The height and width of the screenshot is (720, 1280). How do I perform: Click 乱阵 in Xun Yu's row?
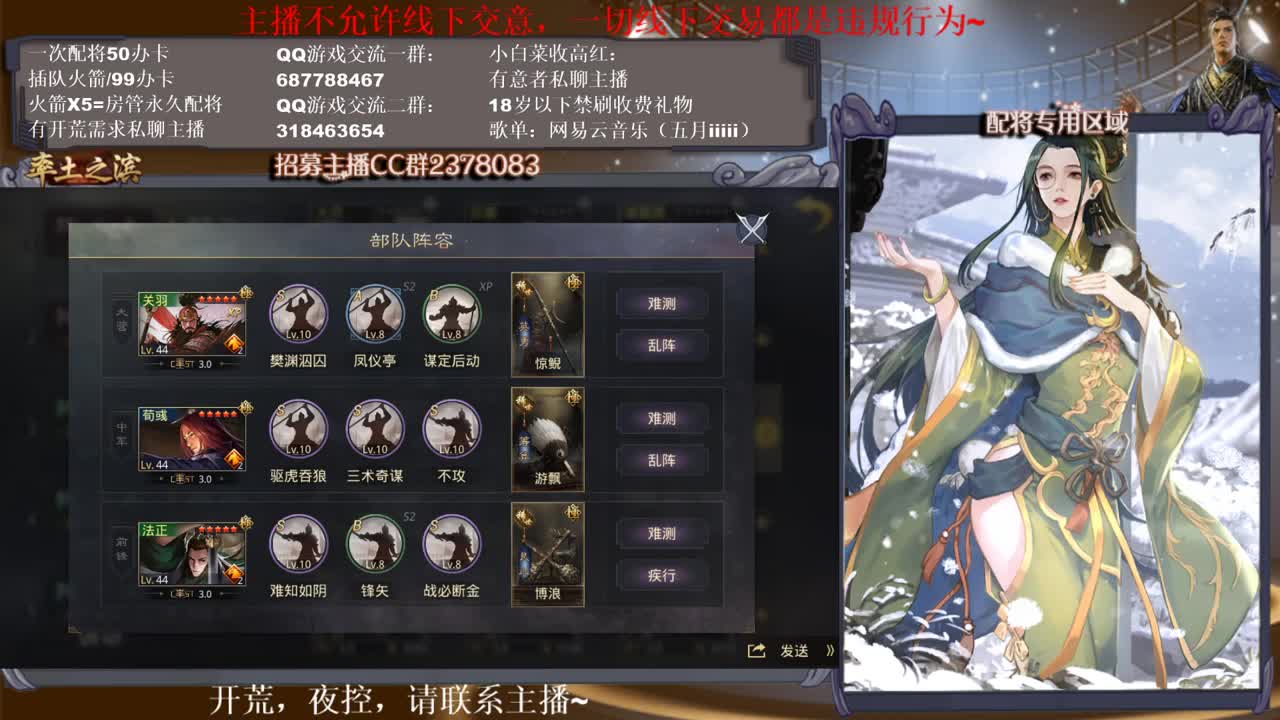coord(661,461)
